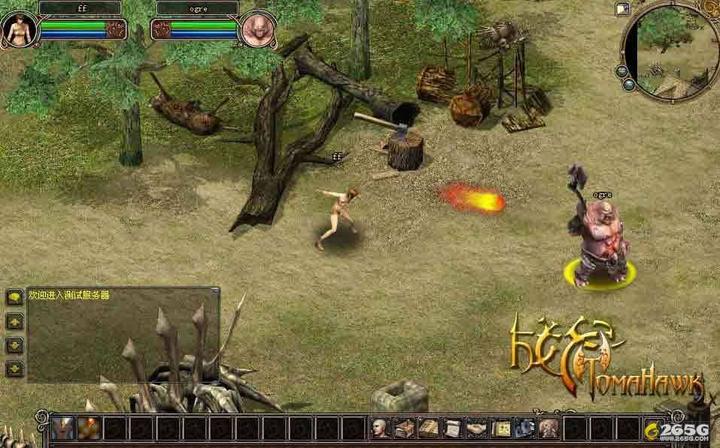Use the grey figure skill in the hotbar
Image resolution: width=720 pixels, height=448 pixels.
(64, 429)
